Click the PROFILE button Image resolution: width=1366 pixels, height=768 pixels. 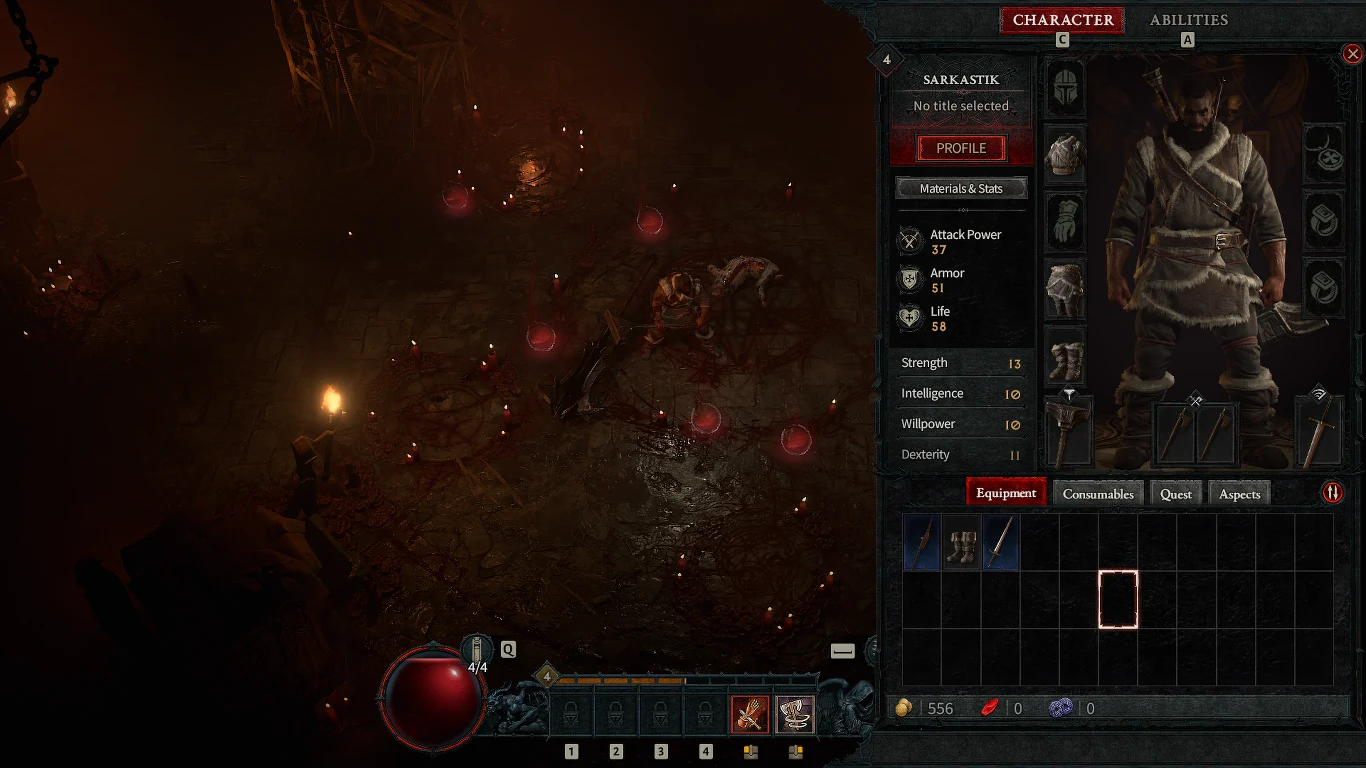tap(959, 147)
